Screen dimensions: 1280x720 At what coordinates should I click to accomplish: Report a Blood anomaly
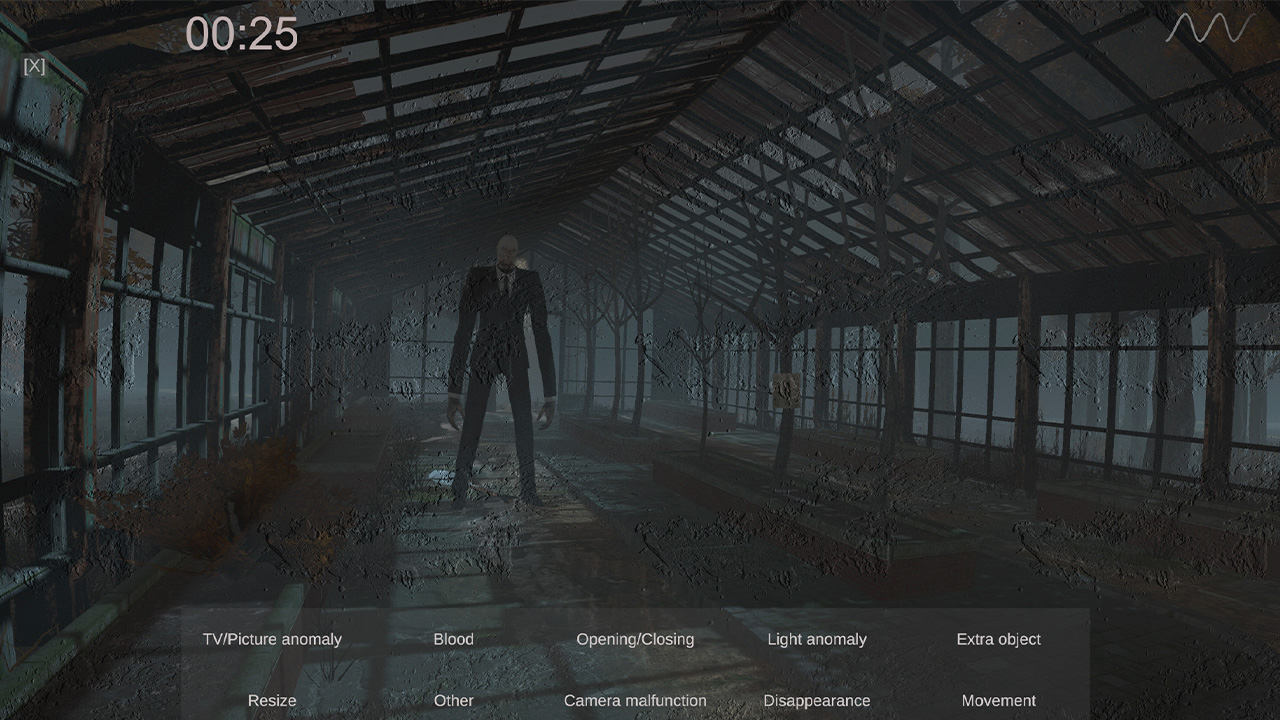[x=454, y=639]
